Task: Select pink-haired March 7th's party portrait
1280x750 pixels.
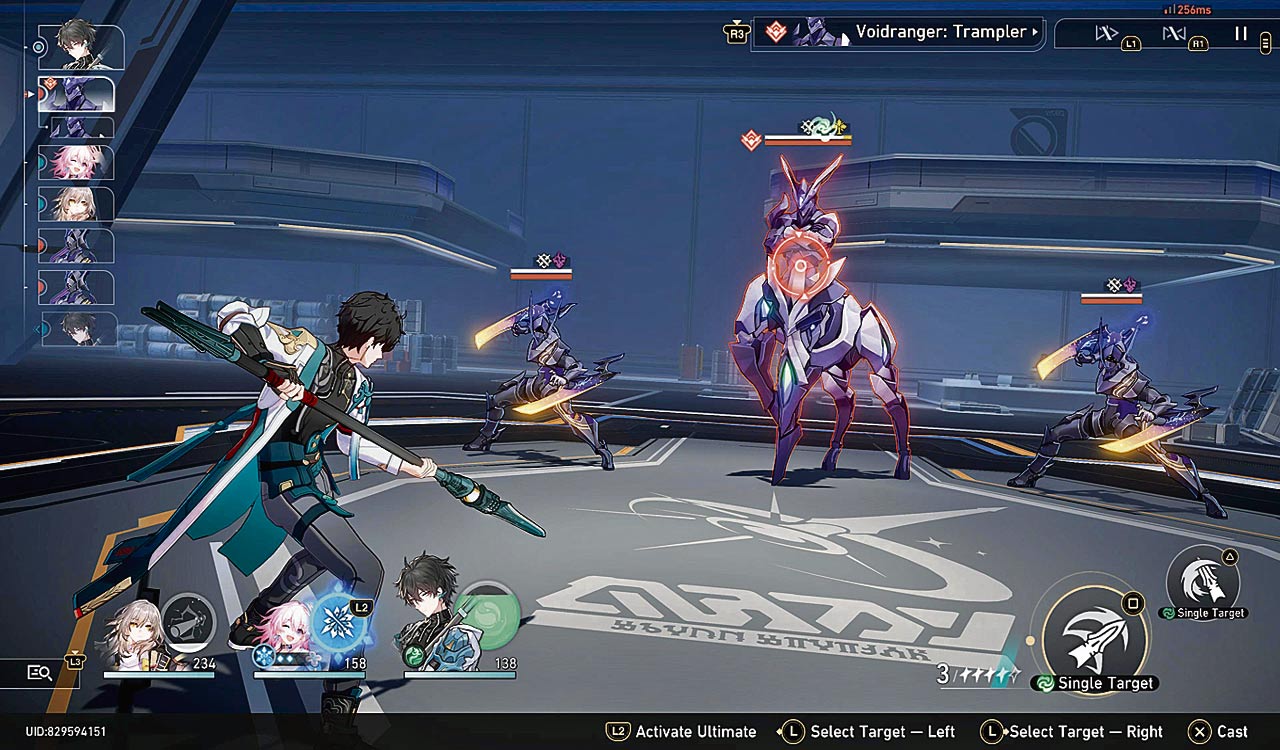Action: click(284, 635)
